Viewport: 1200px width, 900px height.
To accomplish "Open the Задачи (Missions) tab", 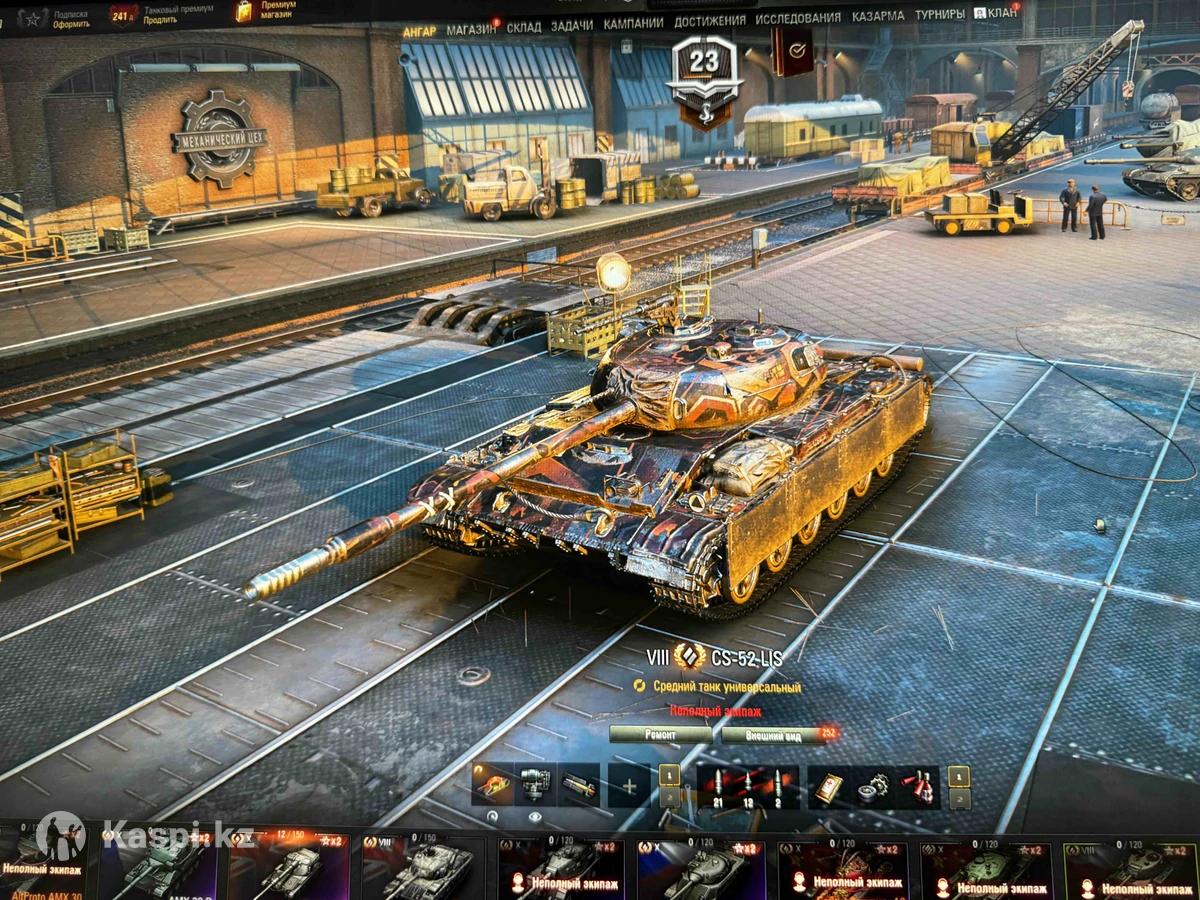I will (x=571, y=25).
